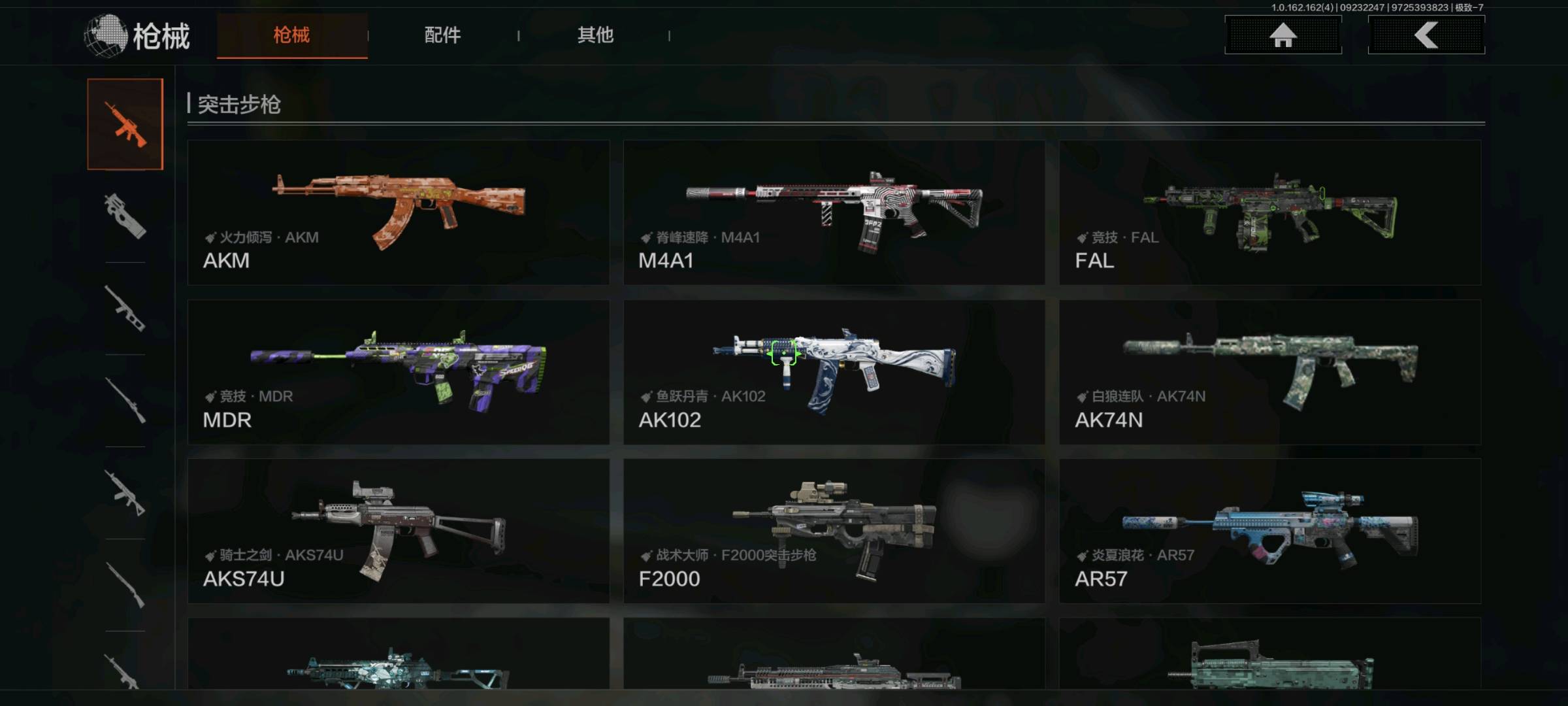Select the 其他 tab

tap(595, 35)
